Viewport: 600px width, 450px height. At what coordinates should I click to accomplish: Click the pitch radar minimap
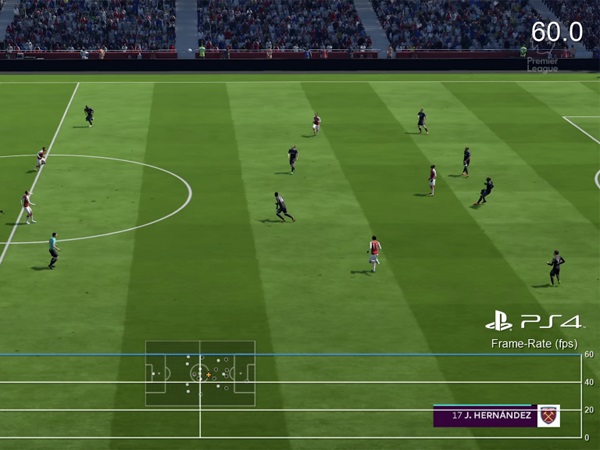point(200,373)
